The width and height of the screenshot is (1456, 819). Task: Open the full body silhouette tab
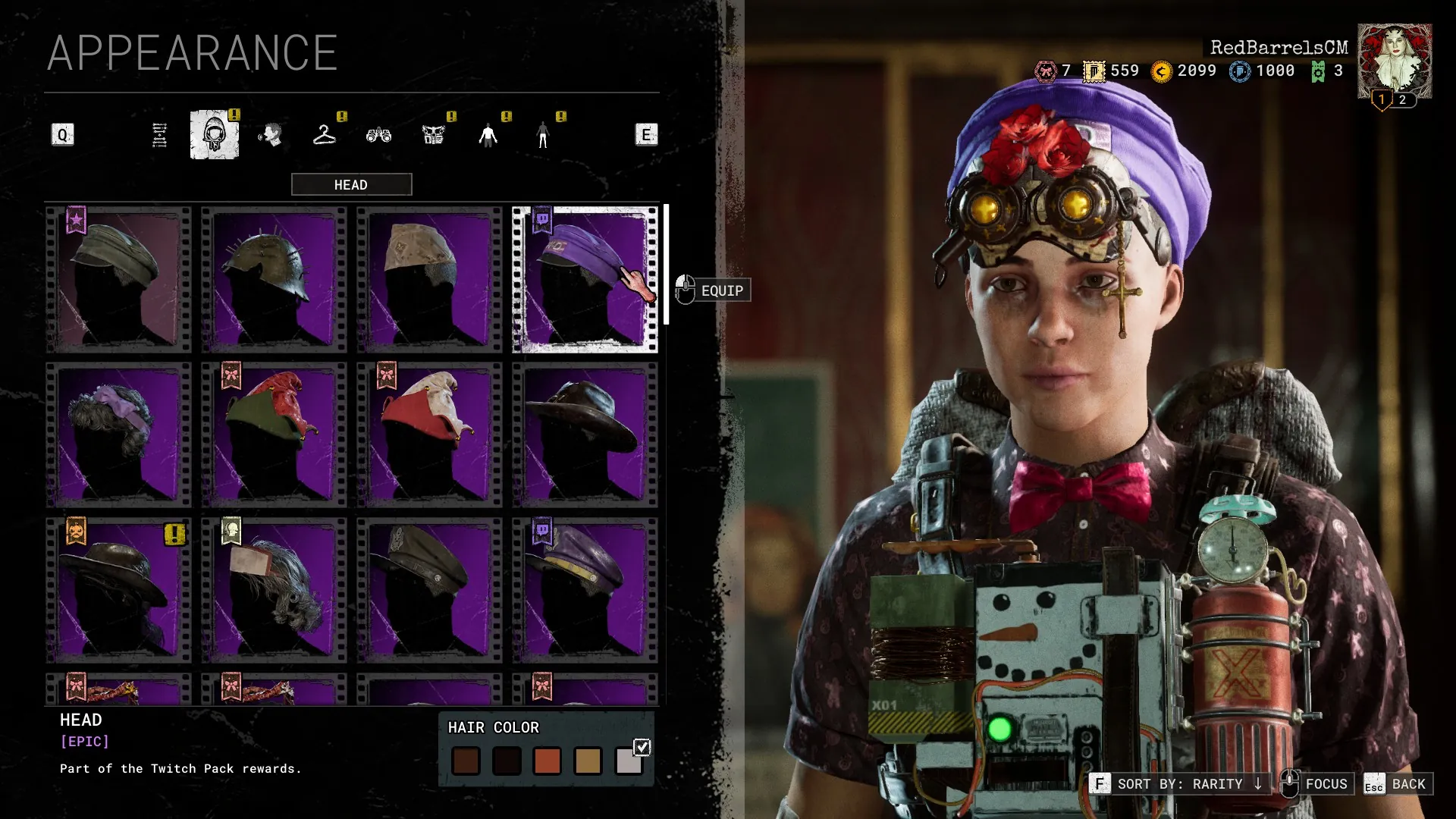click(488, 135)
